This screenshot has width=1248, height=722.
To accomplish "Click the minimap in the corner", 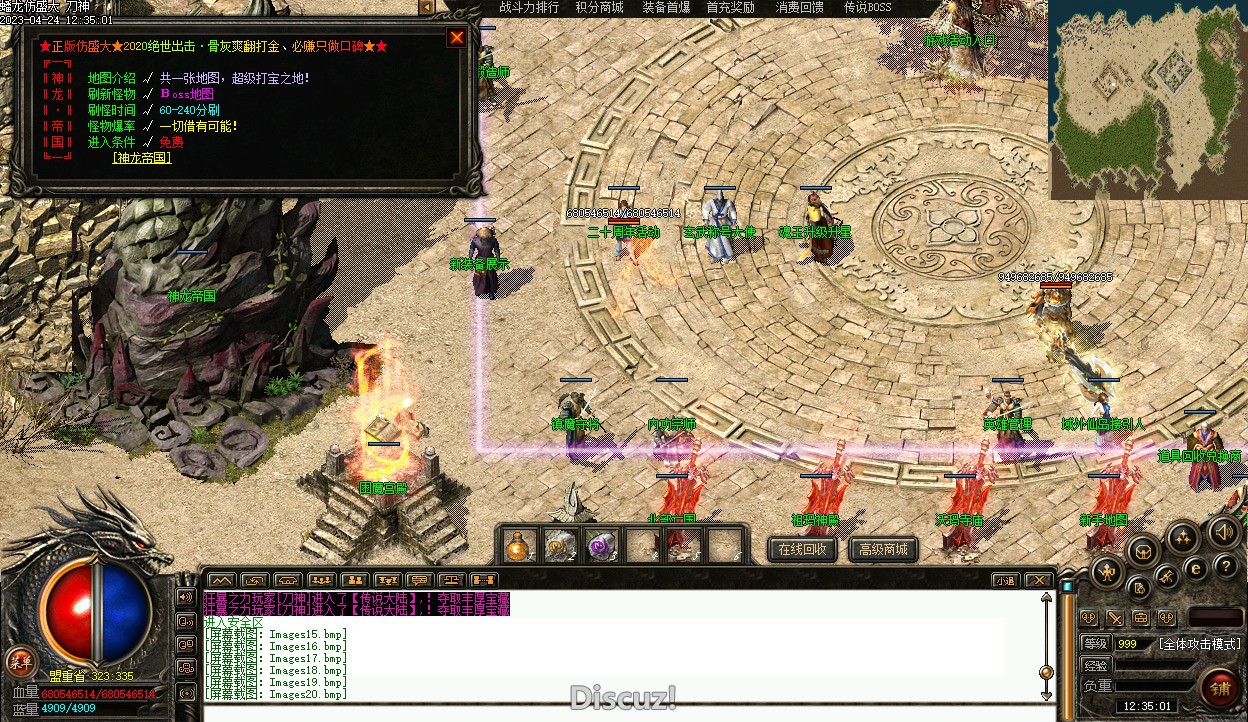I will coord(1147,98).
